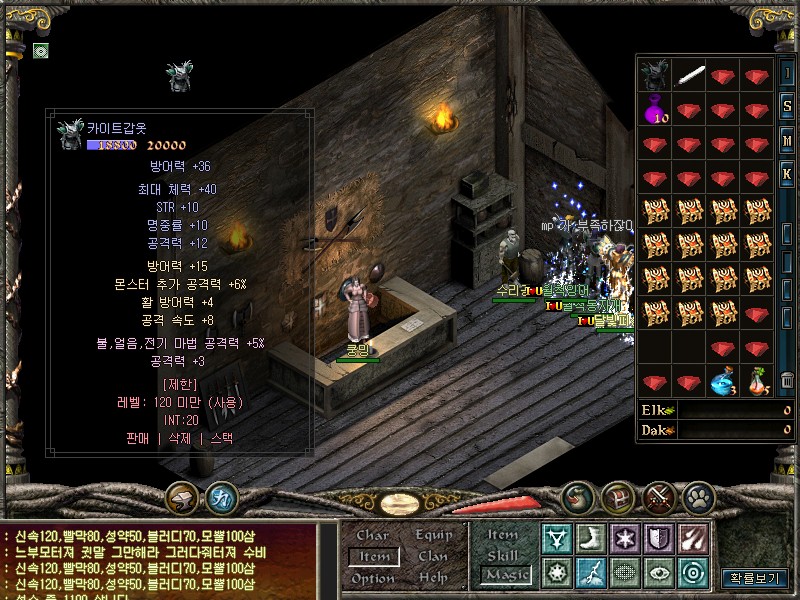This screenshot has width=800, height=600.
Task: Open the Option menu
Action: coord(372,578)
